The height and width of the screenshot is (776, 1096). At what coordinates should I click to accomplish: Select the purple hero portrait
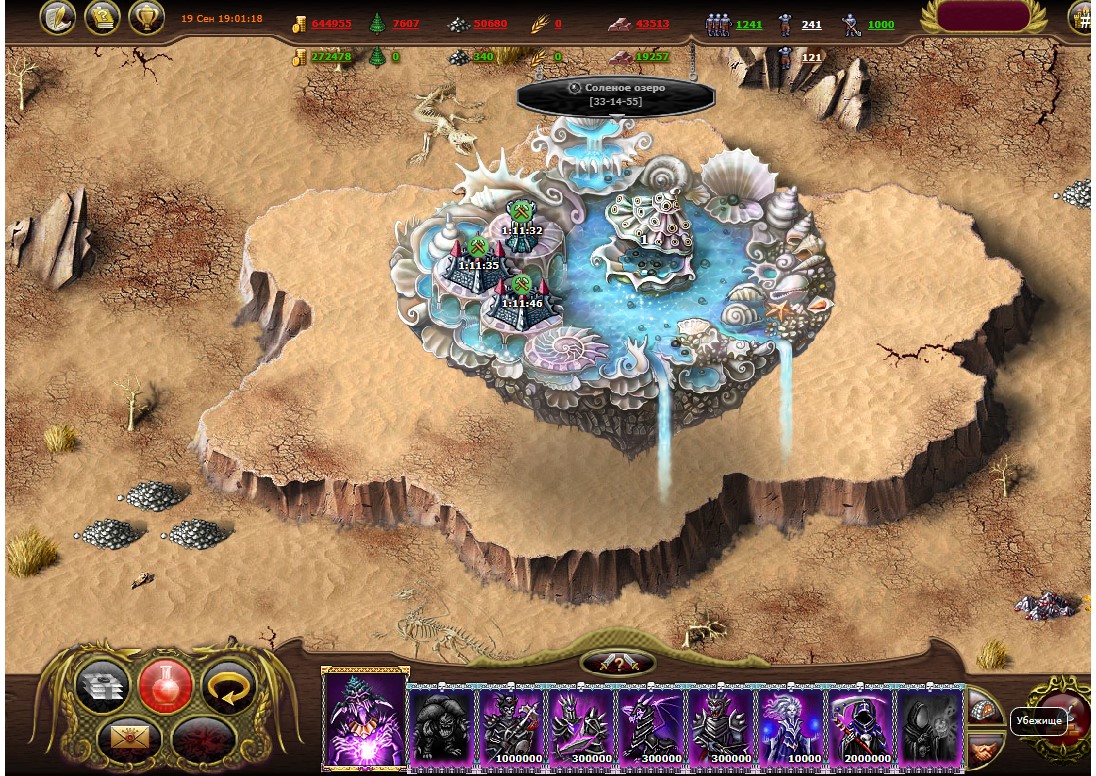(x=365, y=719)
